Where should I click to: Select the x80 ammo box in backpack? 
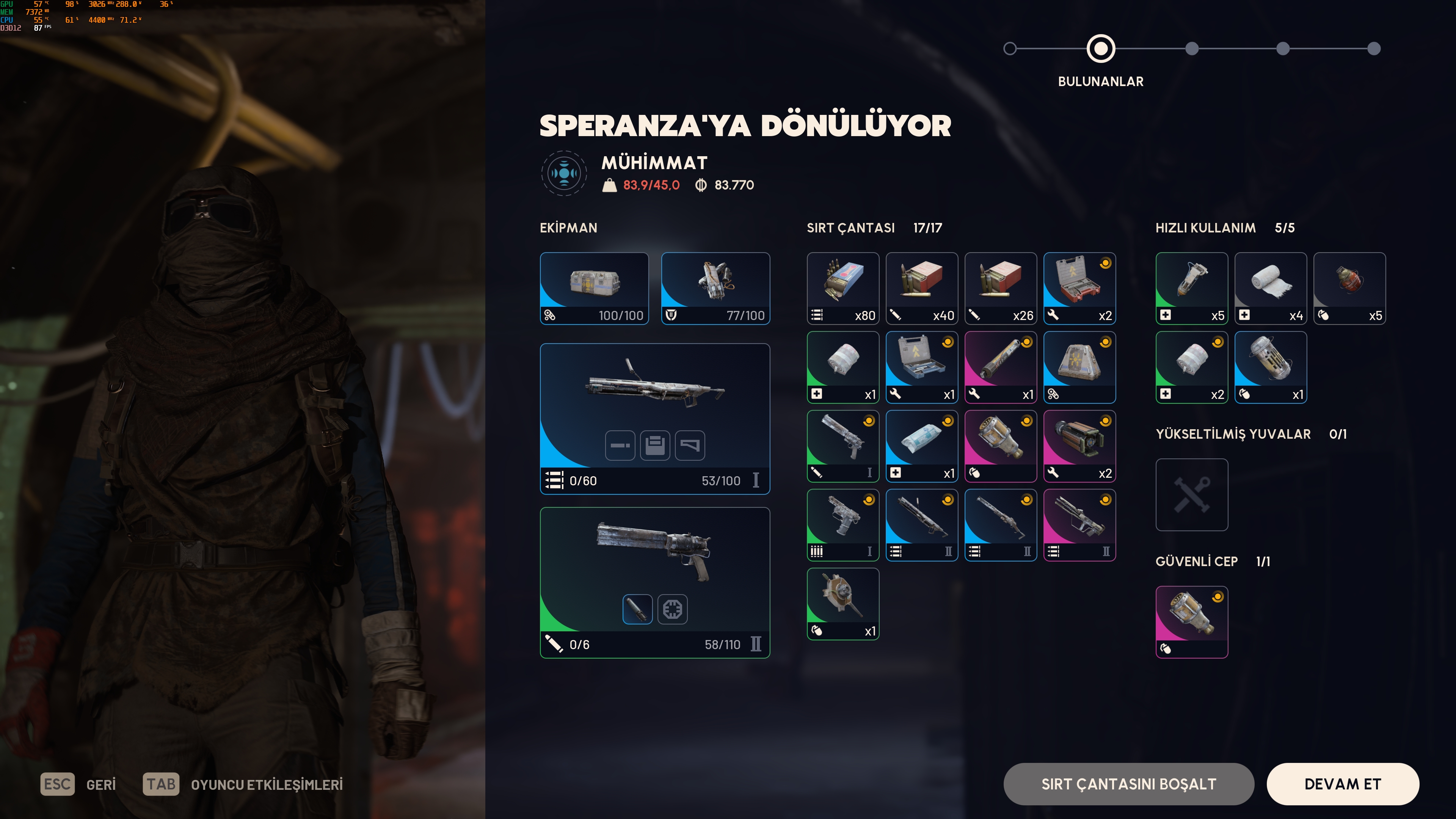coord(843,288)
